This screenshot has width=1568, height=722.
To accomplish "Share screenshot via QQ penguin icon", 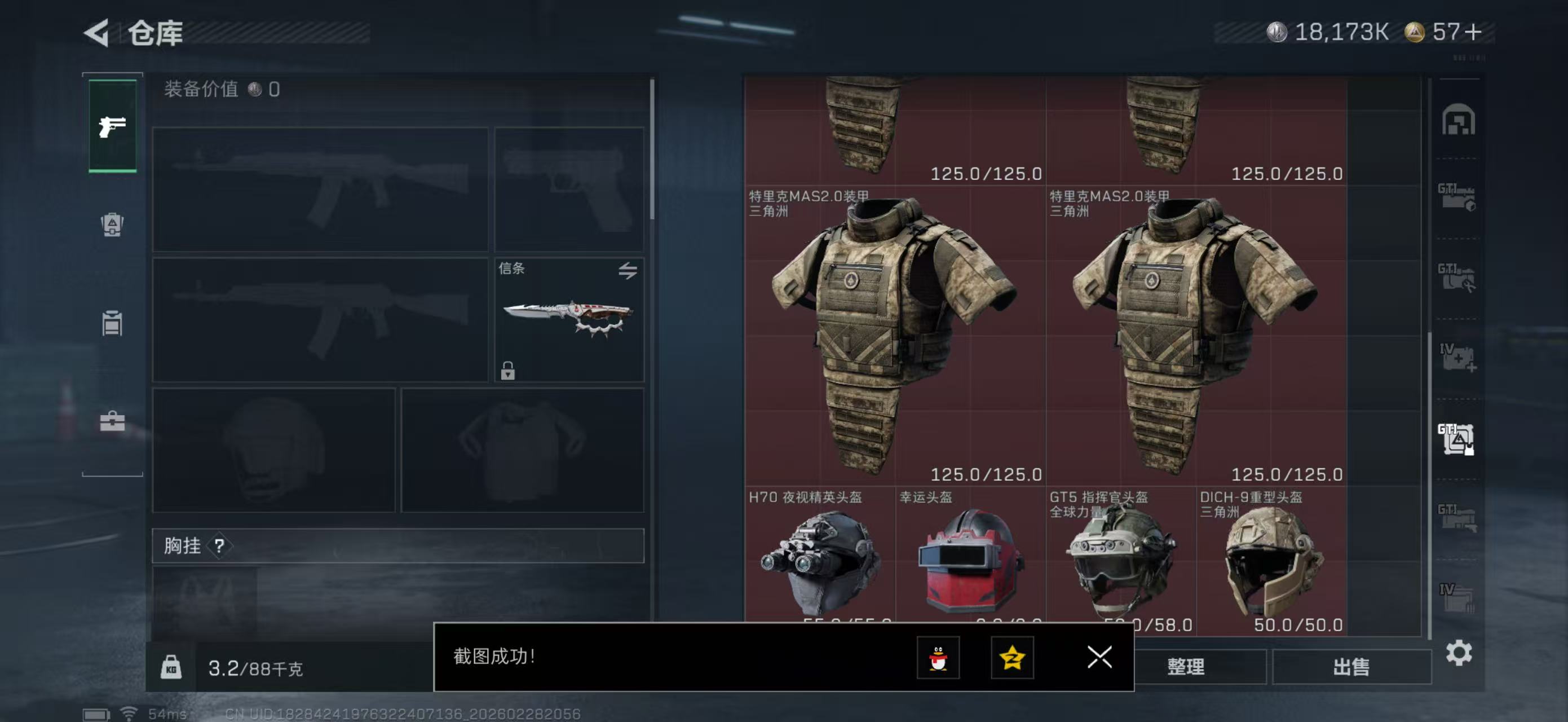I will [938, 658].
